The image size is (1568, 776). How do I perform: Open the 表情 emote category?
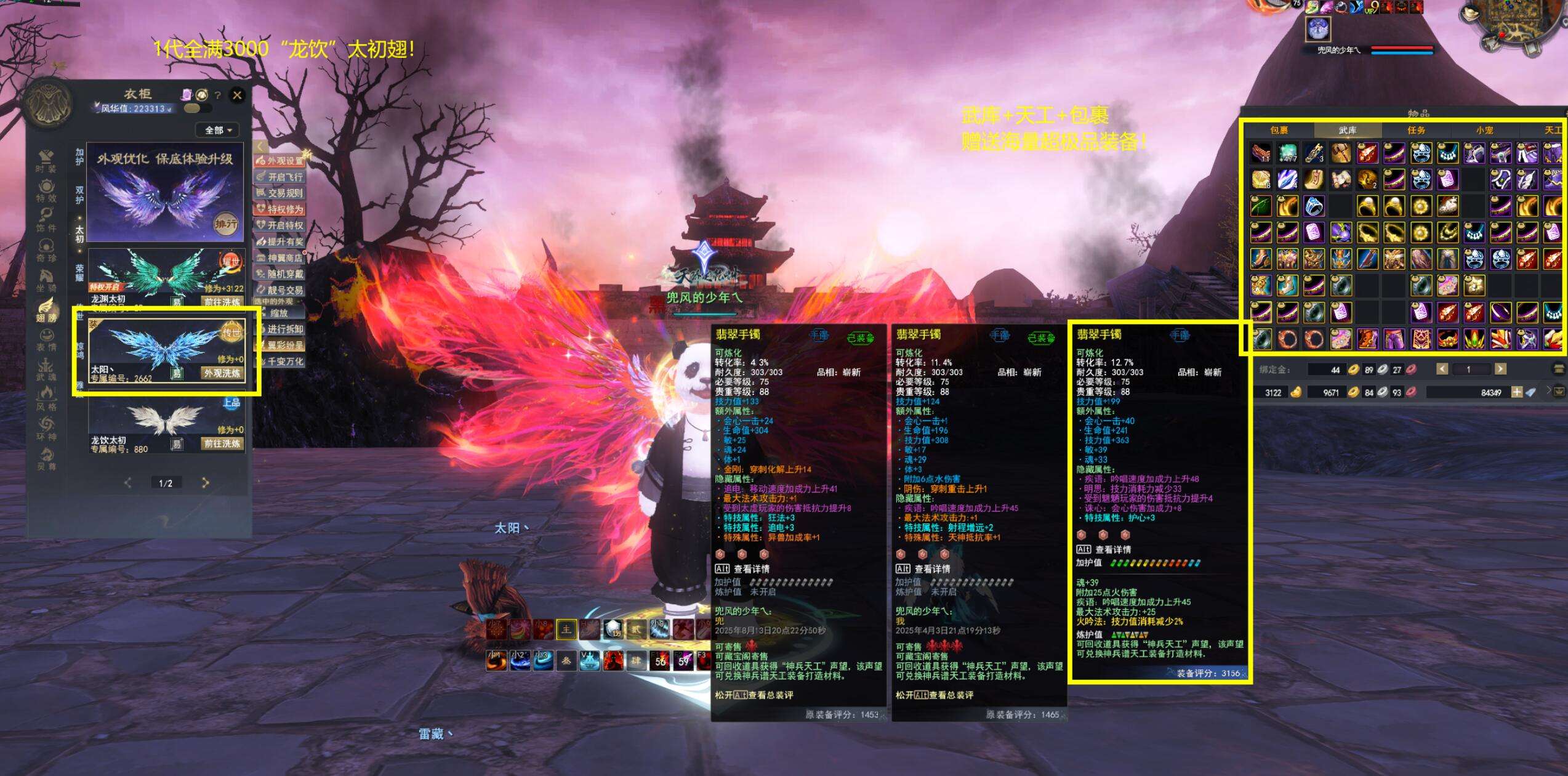click(x=46, y=340)
